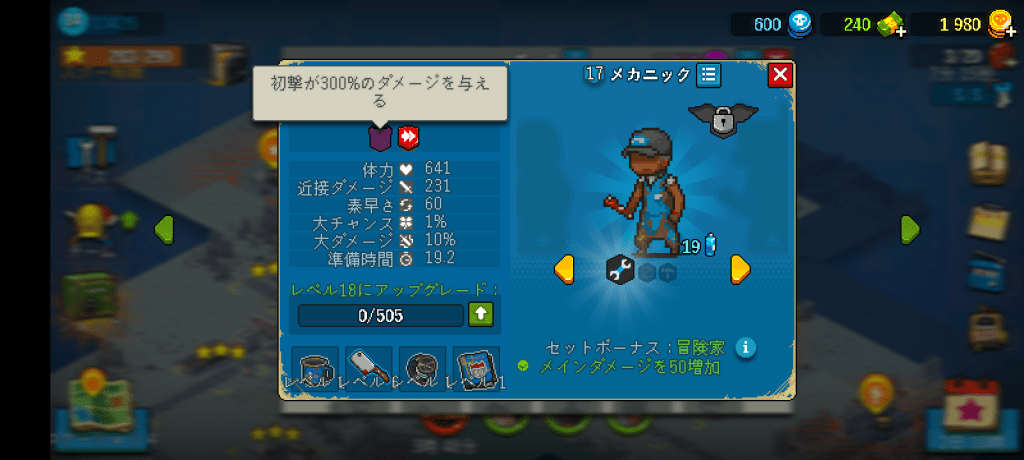Open the unit list next to メカニック
1024x460 pixels.
(708, 75)
